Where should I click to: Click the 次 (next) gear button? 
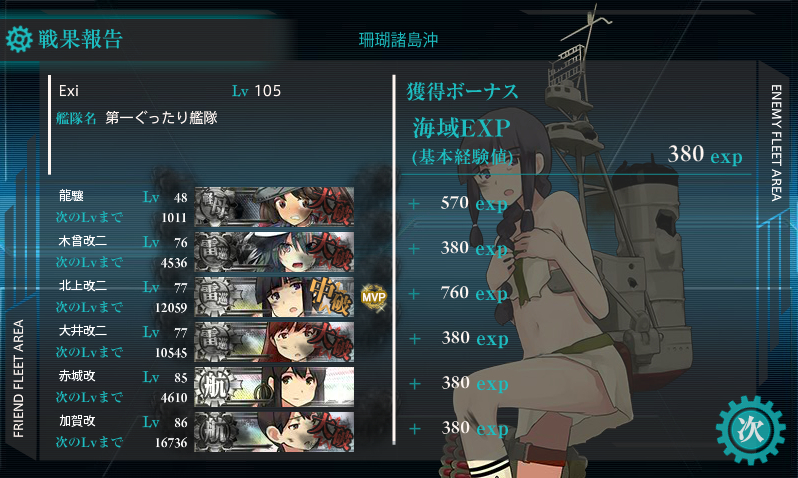pos(749,430)
